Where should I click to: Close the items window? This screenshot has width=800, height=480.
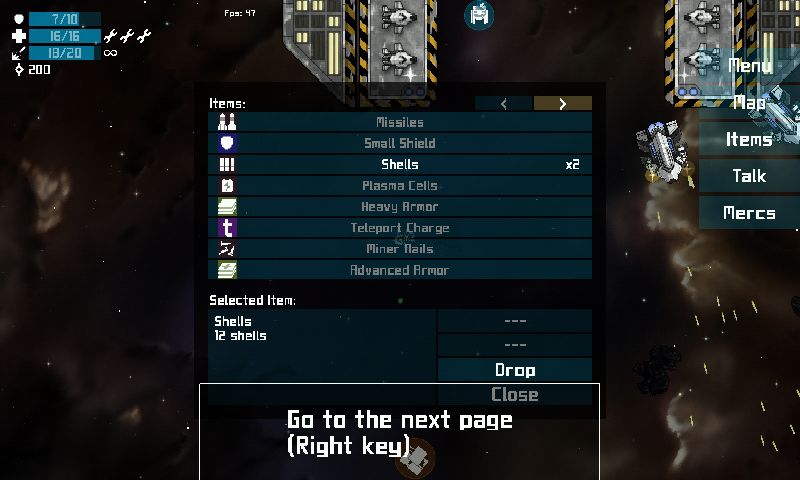tap(515, 395)
